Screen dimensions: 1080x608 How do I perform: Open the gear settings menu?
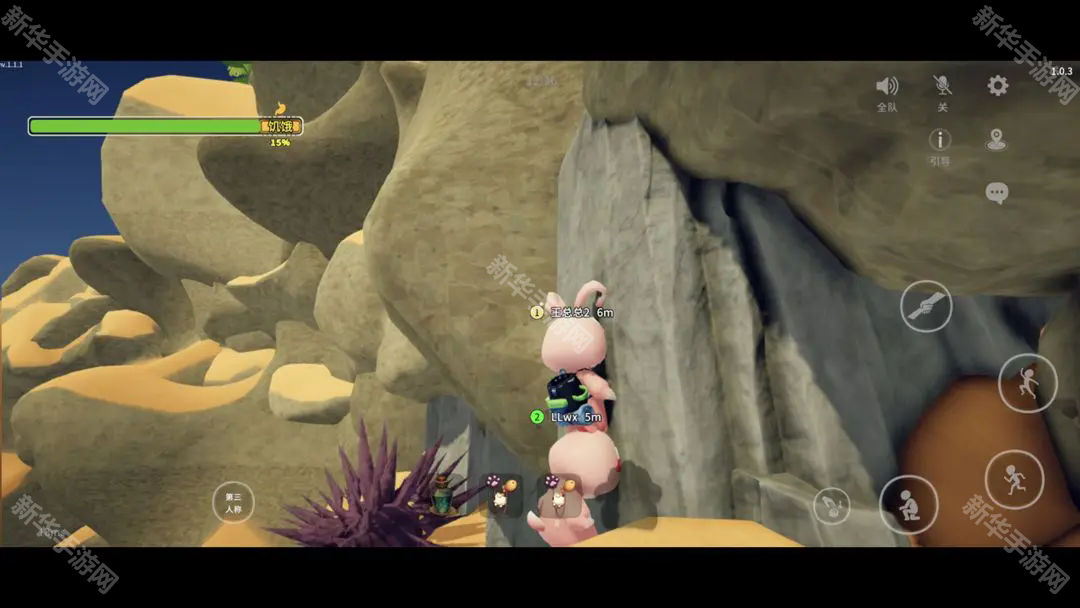pos(997,86)
